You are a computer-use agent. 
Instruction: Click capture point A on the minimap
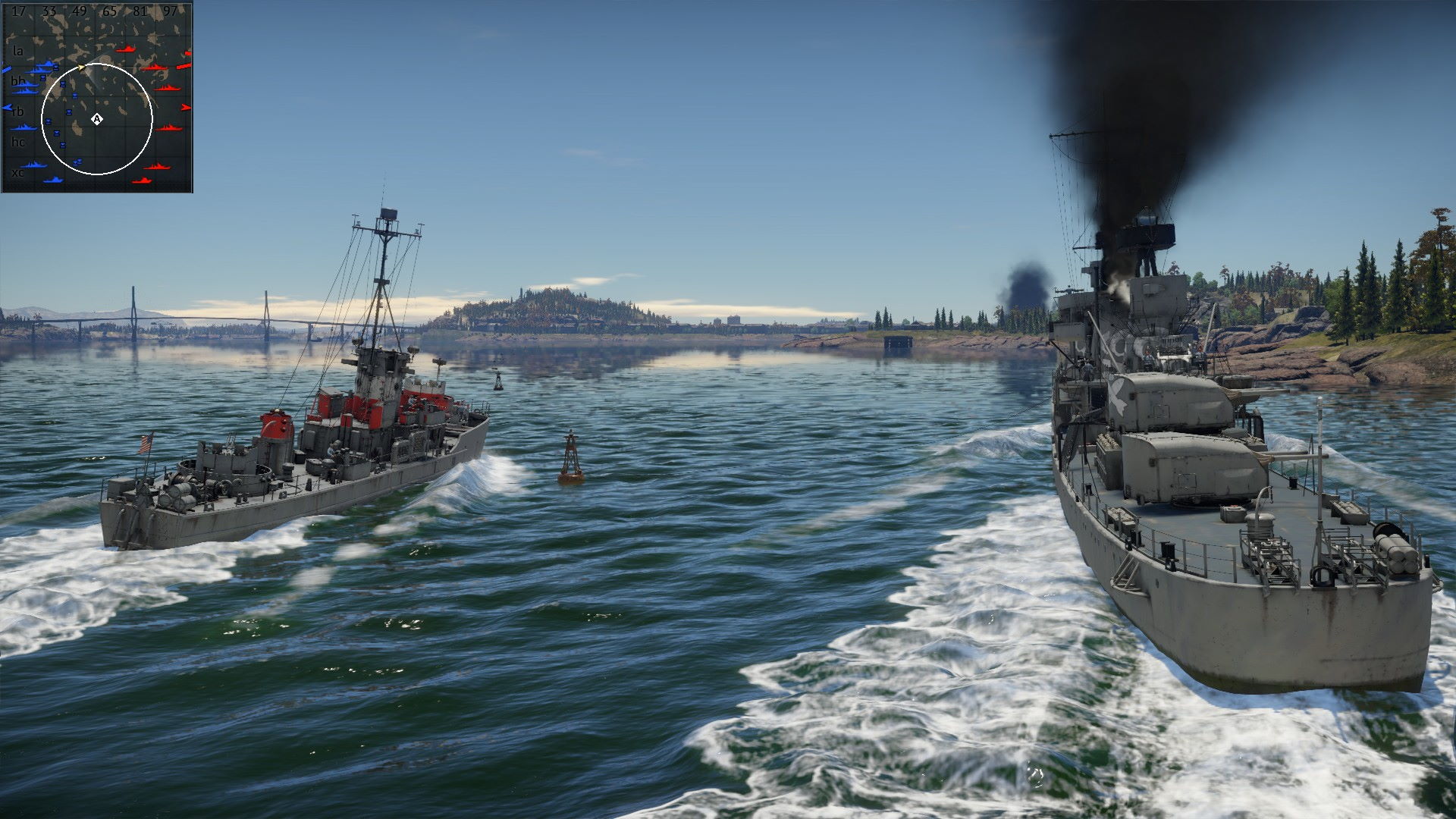[x=96, y=119]
